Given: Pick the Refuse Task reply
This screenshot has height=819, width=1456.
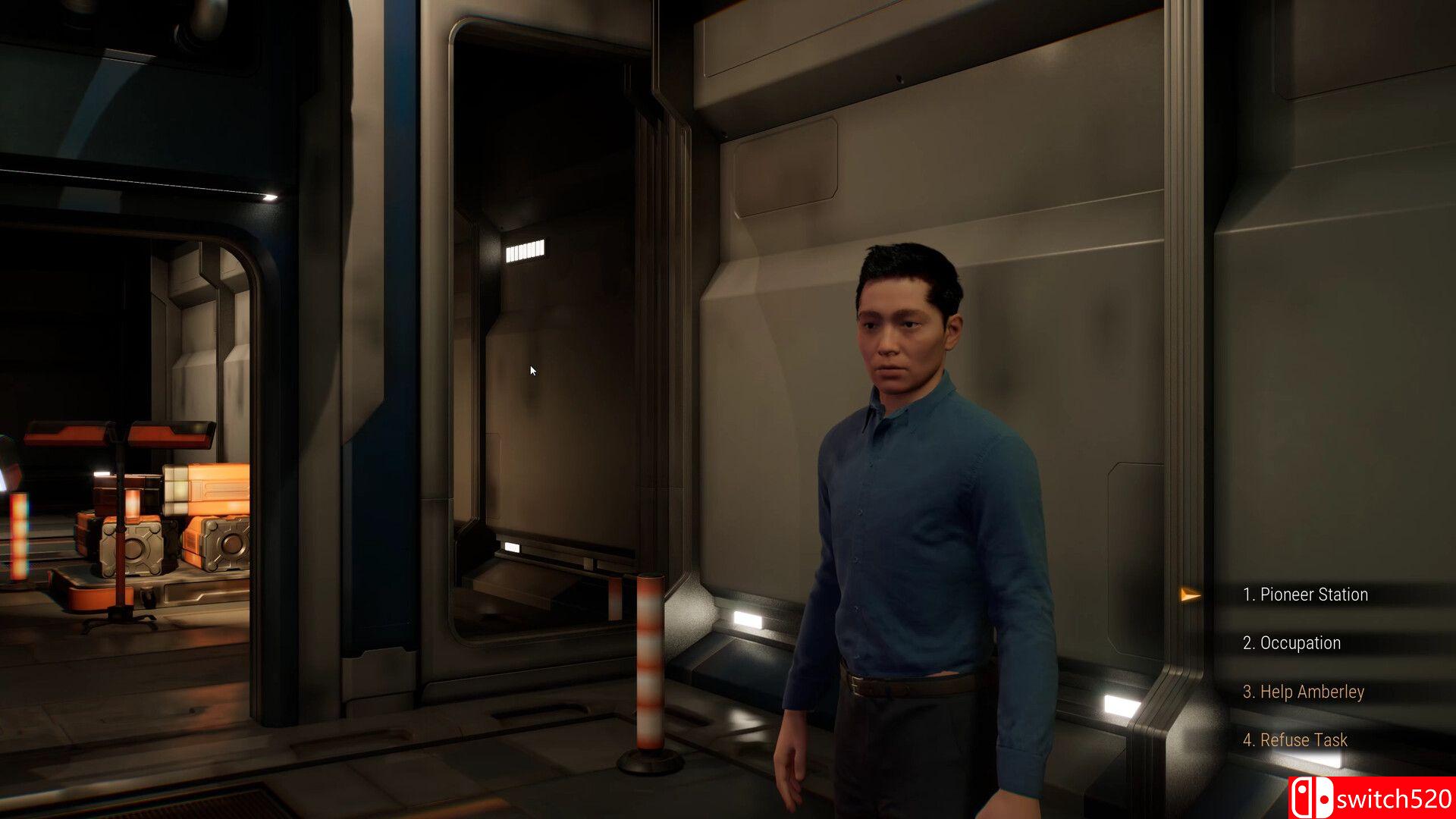Looking at the screenshot, I should click(x=1295, y=740).
